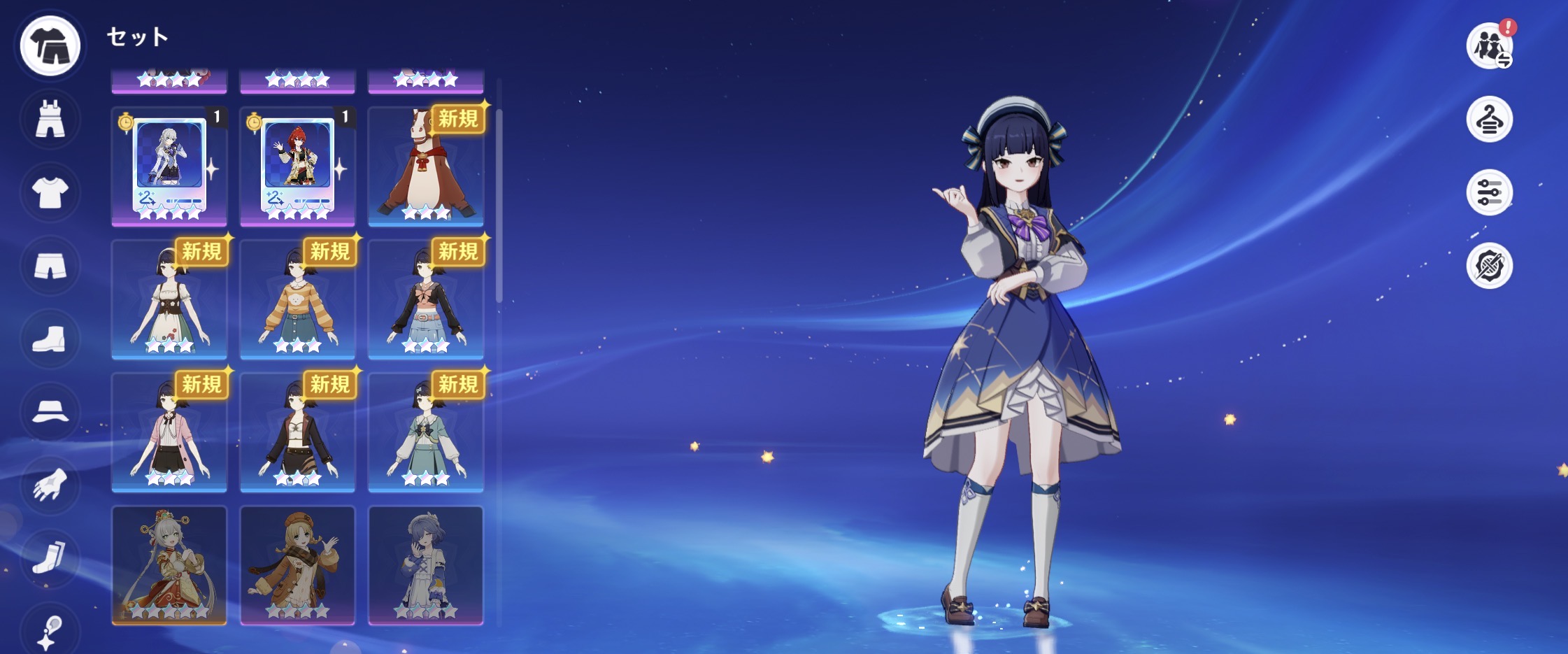
Task: Open the t-shirt tops category
Action: click(x=50, y=192)
